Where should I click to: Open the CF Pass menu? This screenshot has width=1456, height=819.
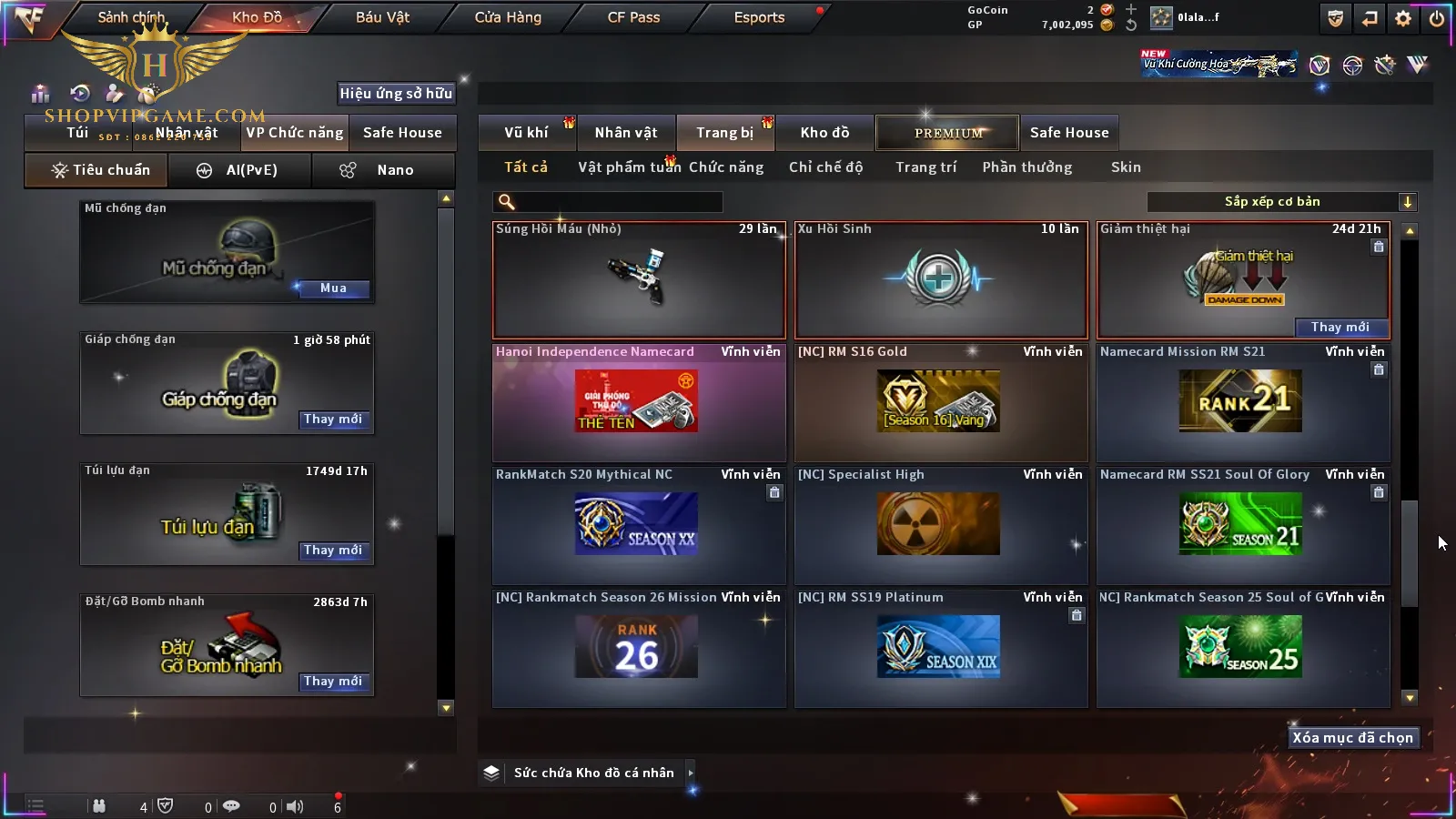(x=633, y=17)
